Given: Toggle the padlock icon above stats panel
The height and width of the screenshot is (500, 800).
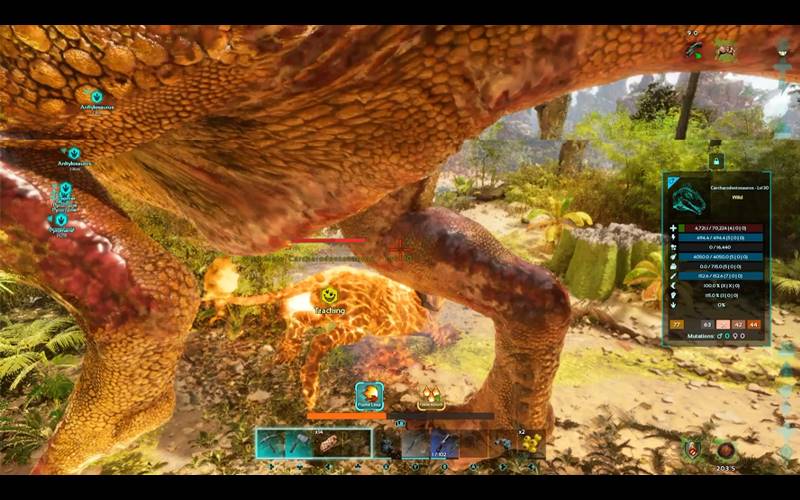Looking at the screenshot, I should [x=715, y=160].
